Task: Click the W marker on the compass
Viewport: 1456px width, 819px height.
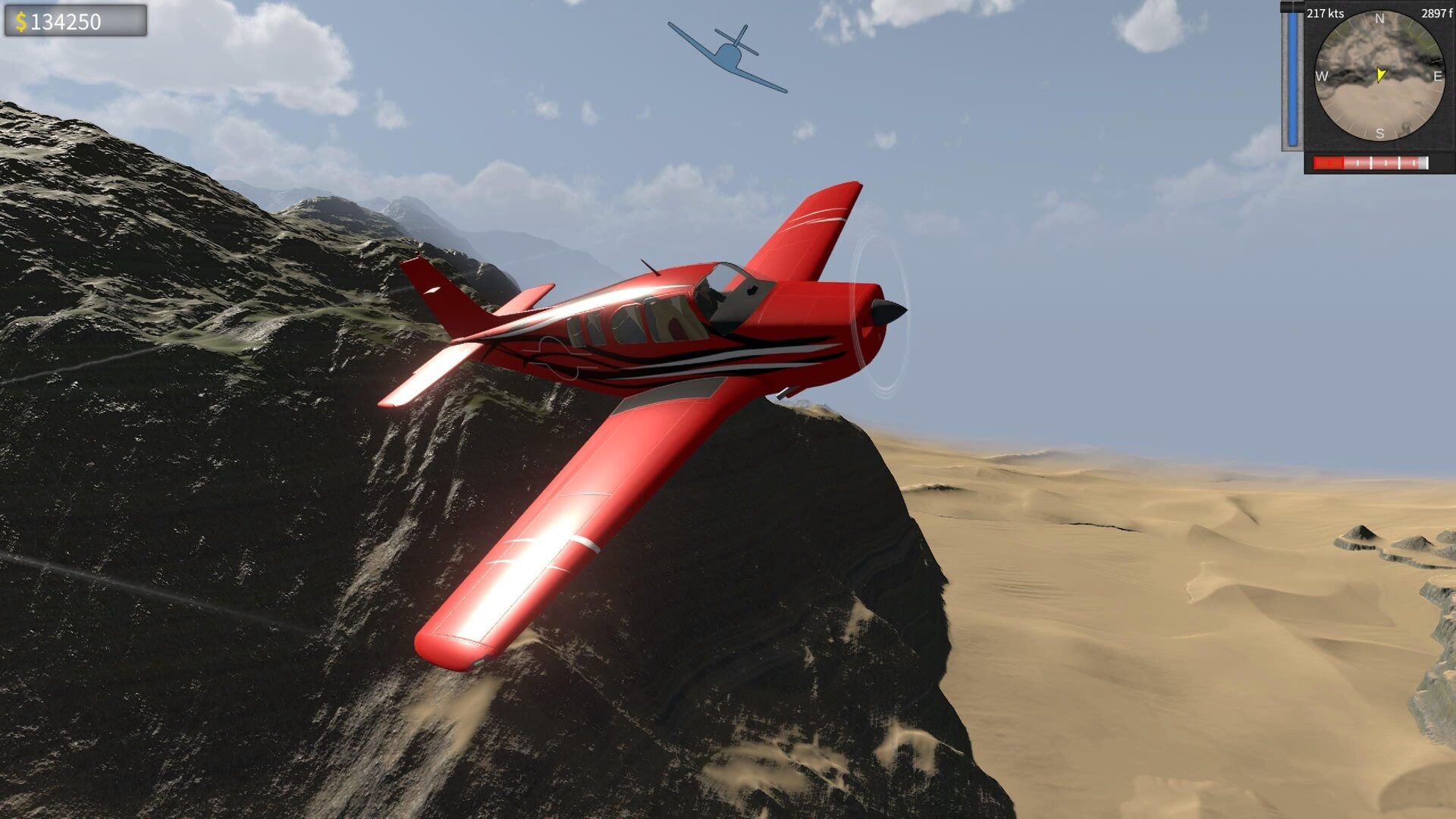Action: point(1323,75)
